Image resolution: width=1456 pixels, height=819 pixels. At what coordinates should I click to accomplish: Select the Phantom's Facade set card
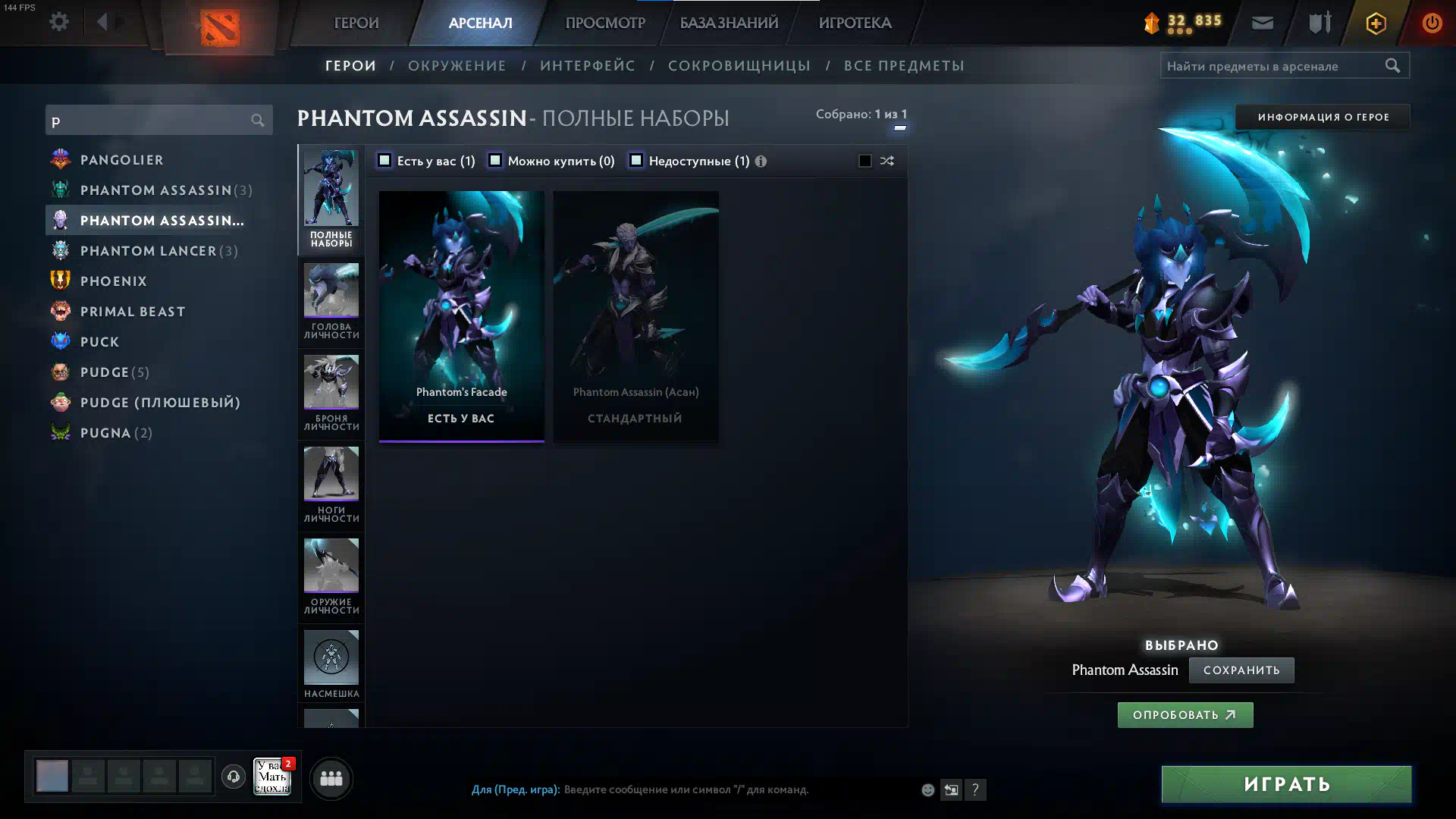[x=461, y=315]
